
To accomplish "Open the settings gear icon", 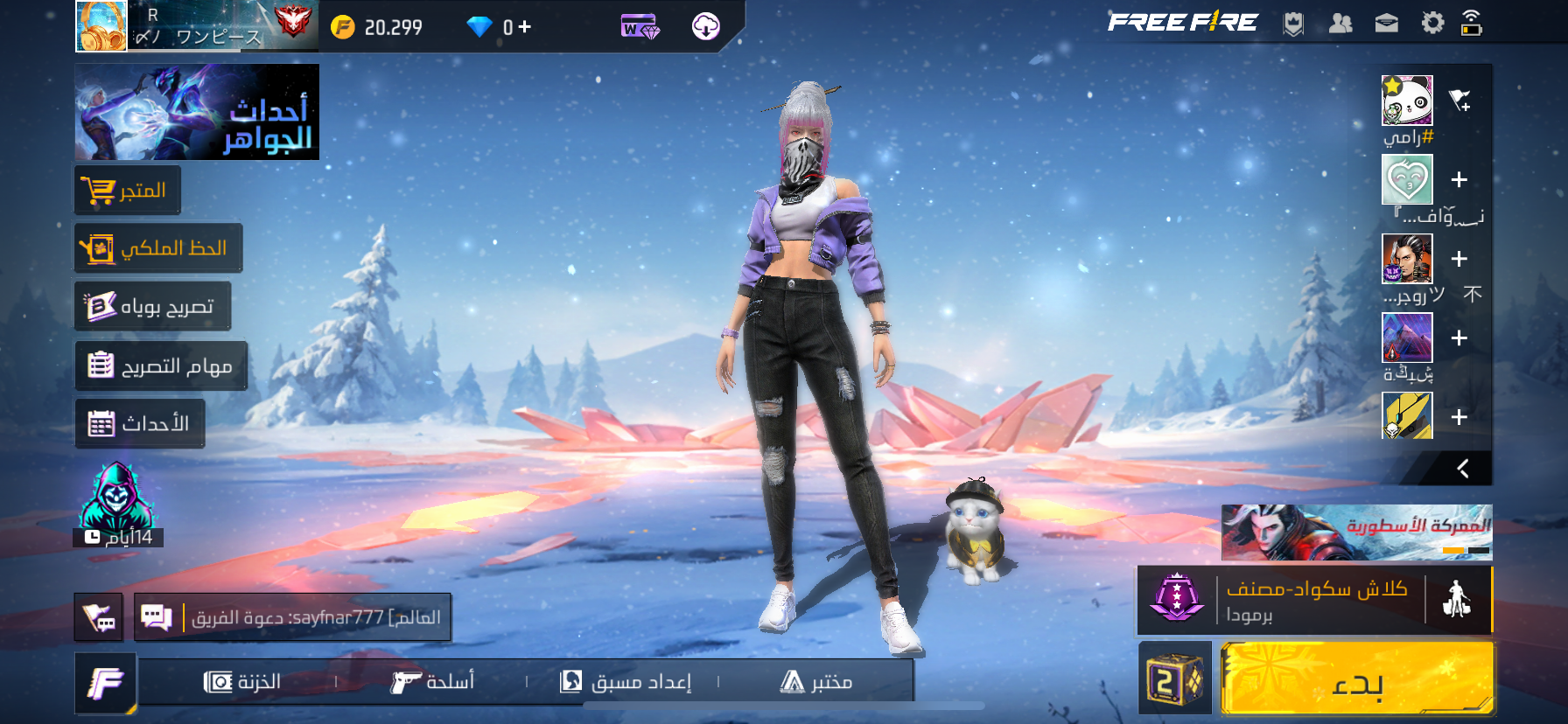I will pos(1432,23).
